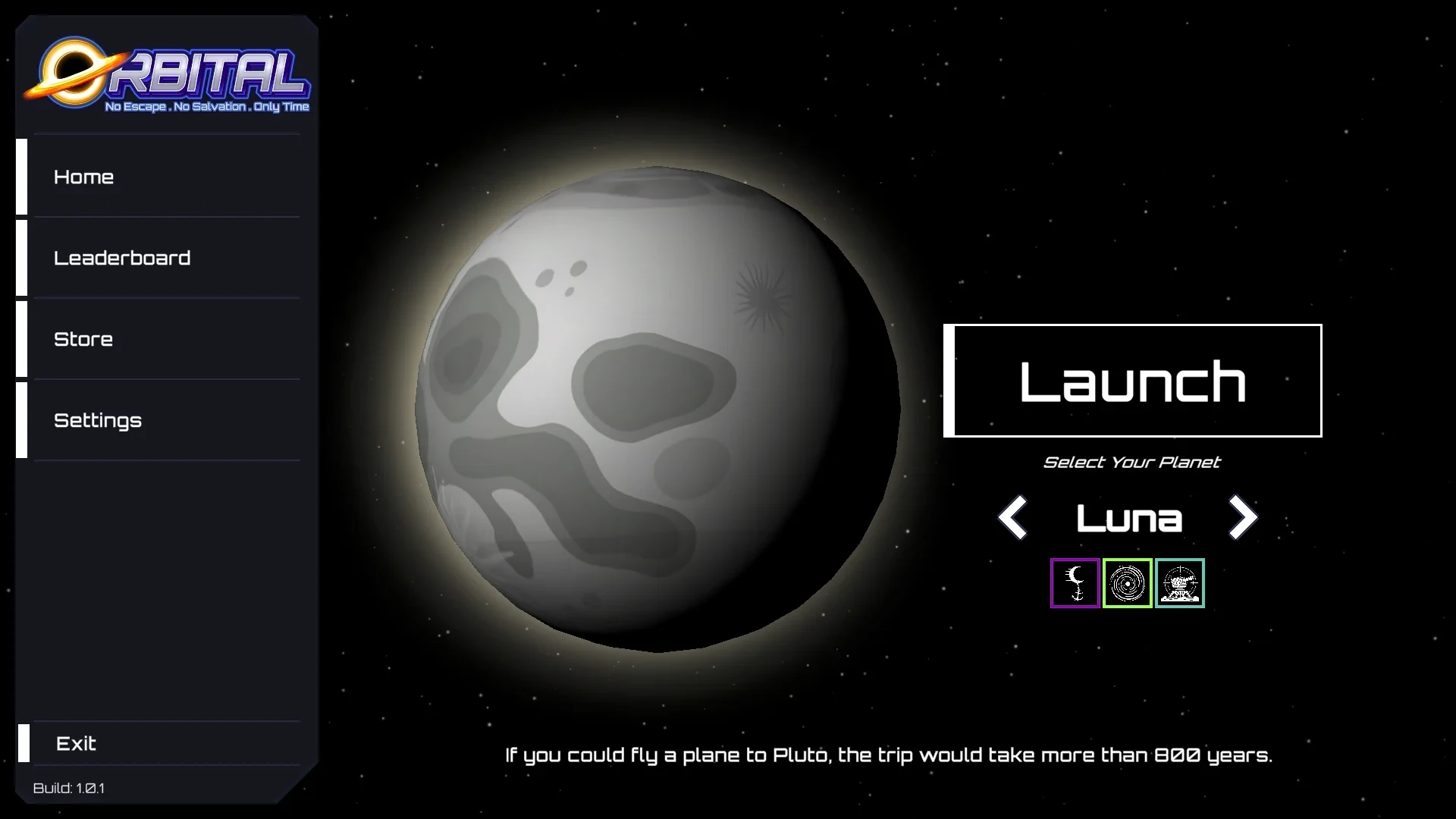Open the Settings menu
This screenshot has width=1456, height=819.
tap(98, 420)
